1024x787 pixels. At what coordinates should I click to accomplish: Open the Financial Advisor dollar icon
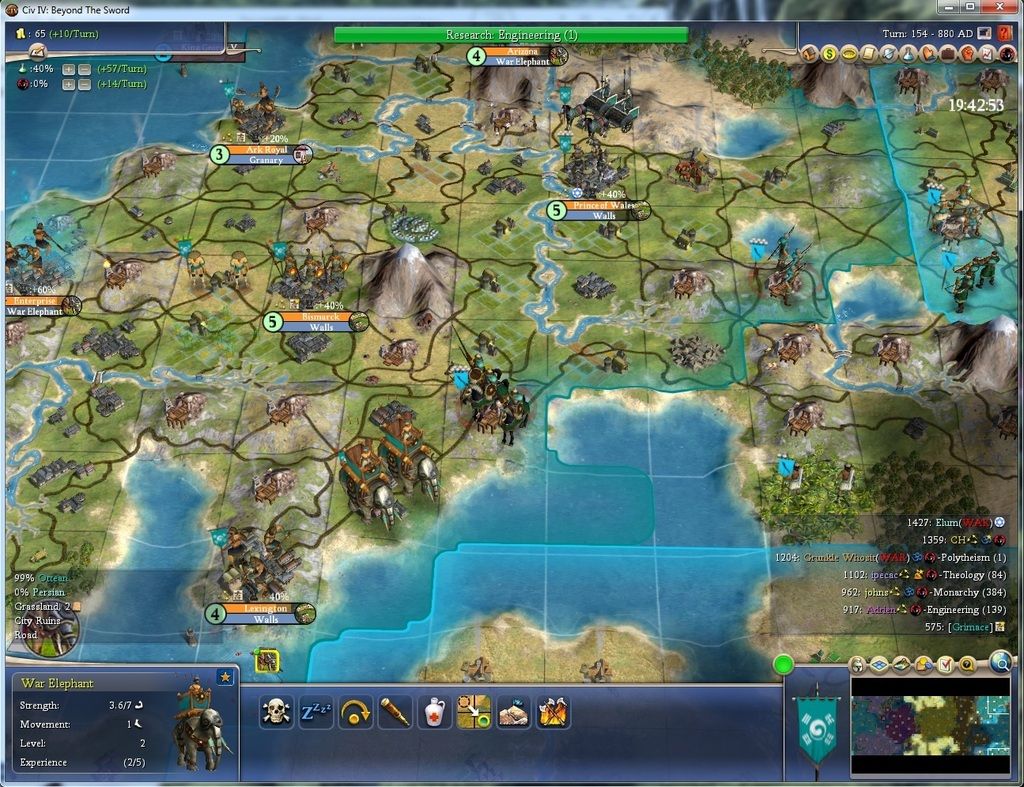(x=830, y=53)
